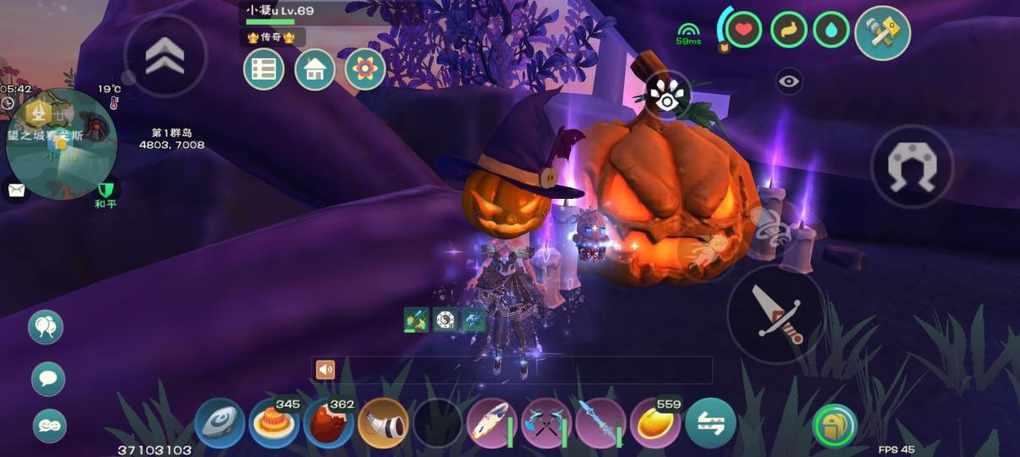Open the balloons social button
Viewport: 1020px width, 457px height.
pyautogui.click(x=46, y=326)
